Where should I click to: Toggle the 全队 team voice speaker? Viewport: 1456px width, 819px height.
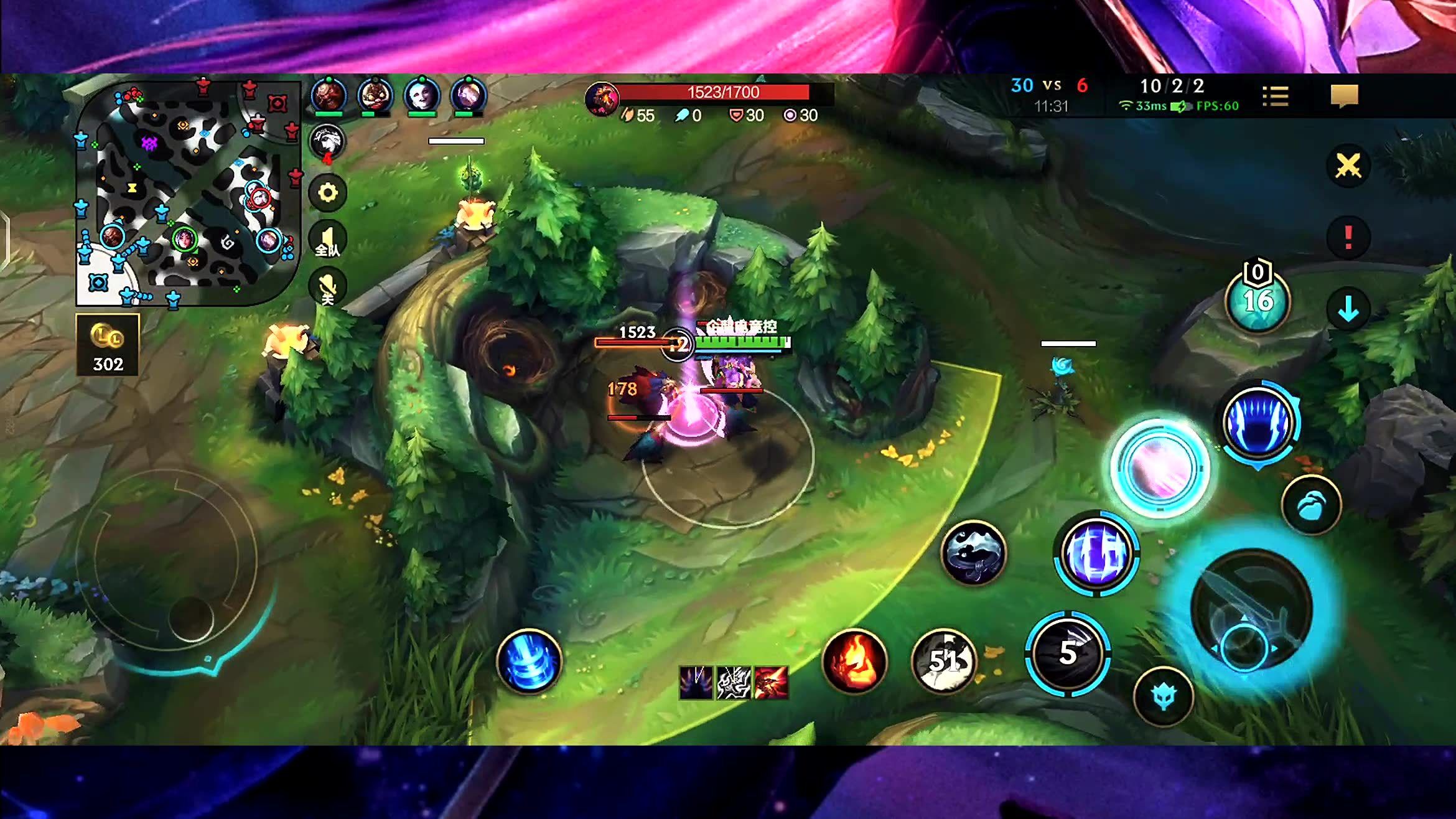click(x=327, y=240)
